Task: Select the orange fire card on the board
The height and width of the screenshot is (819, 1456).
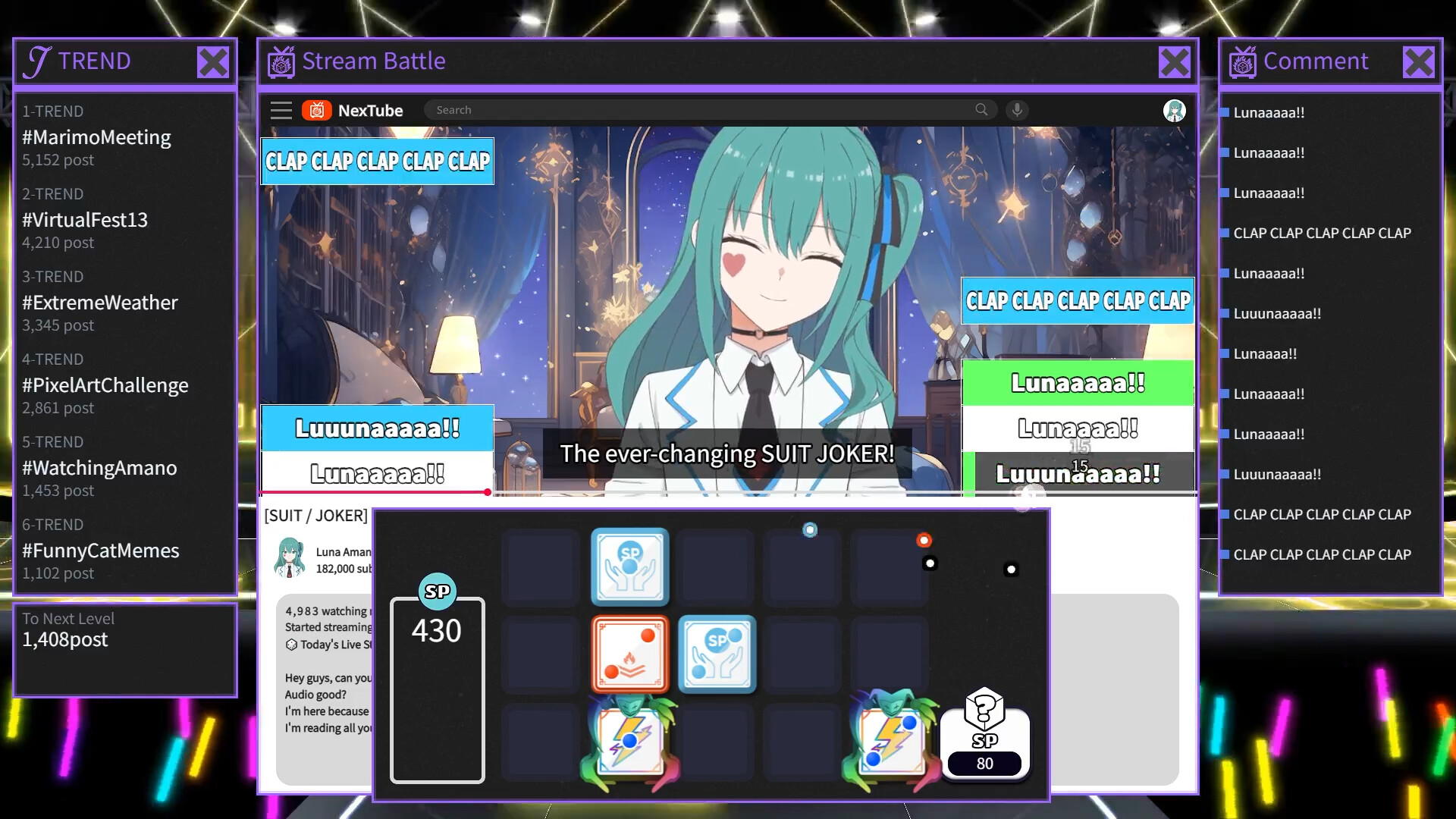Action: [x=630, y=654]
